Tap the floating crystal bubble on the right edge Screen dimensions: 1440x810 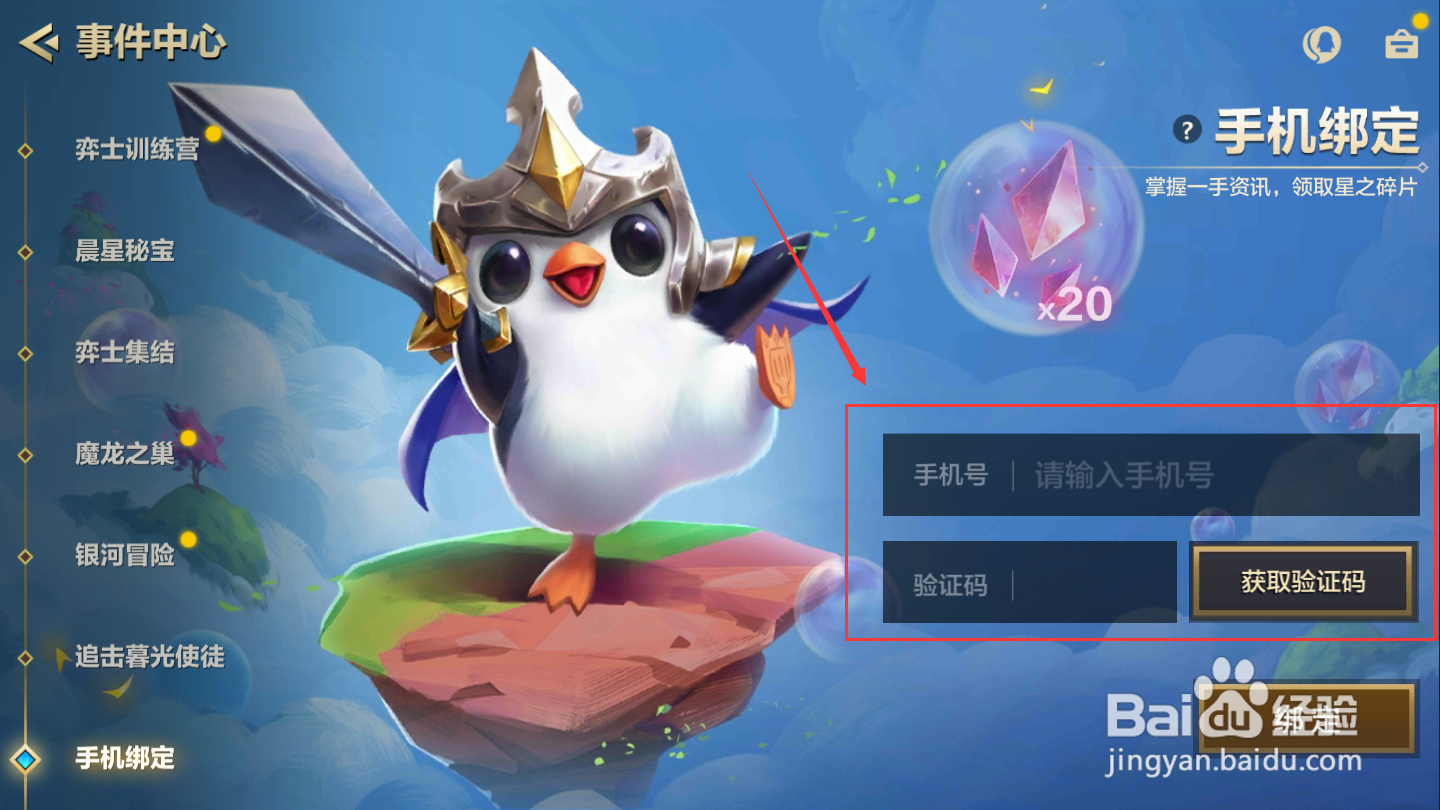(x=1348, y=384)
